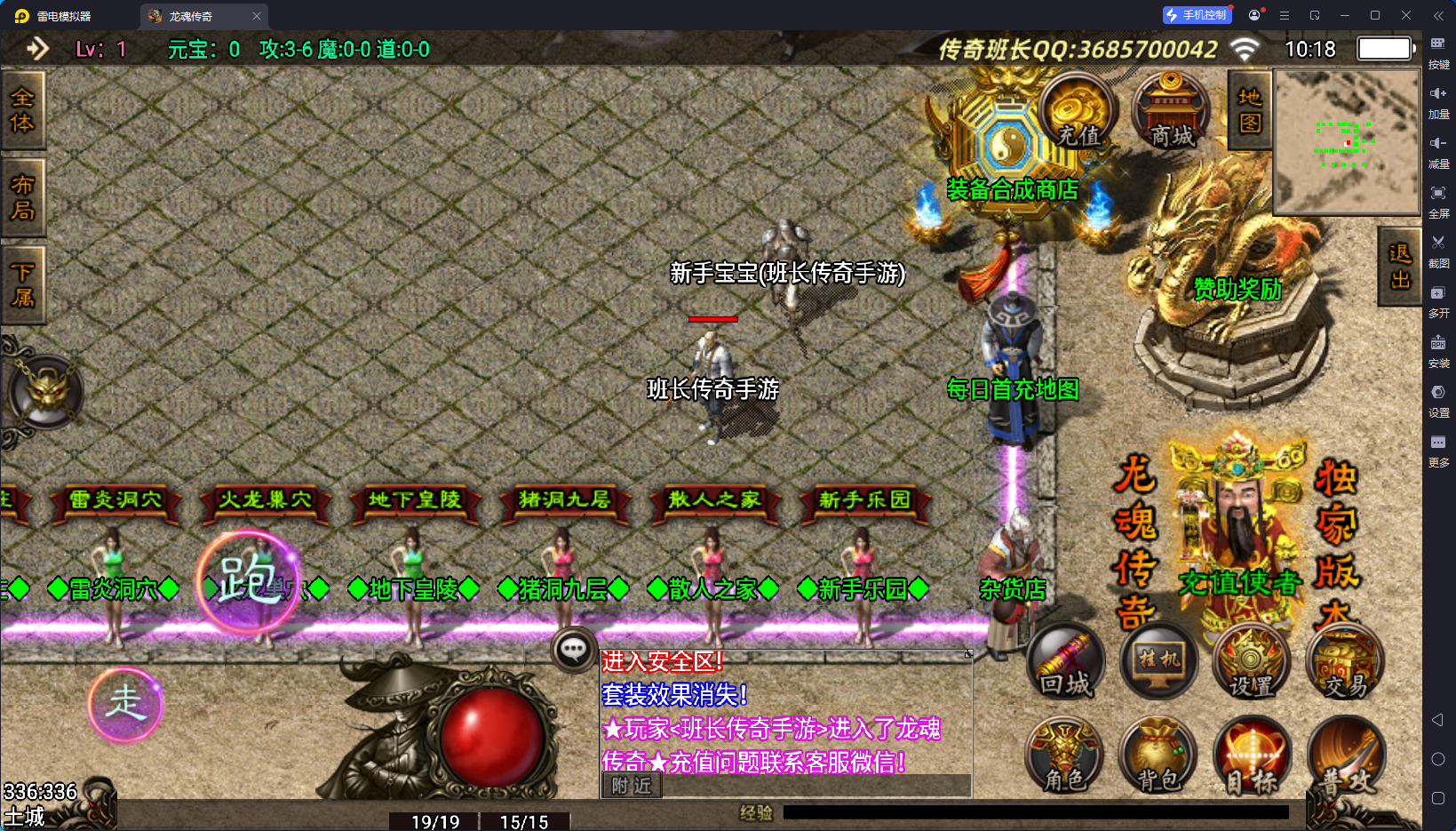
Task: Click the minimap in the corner
Action: coord(1346,142)
